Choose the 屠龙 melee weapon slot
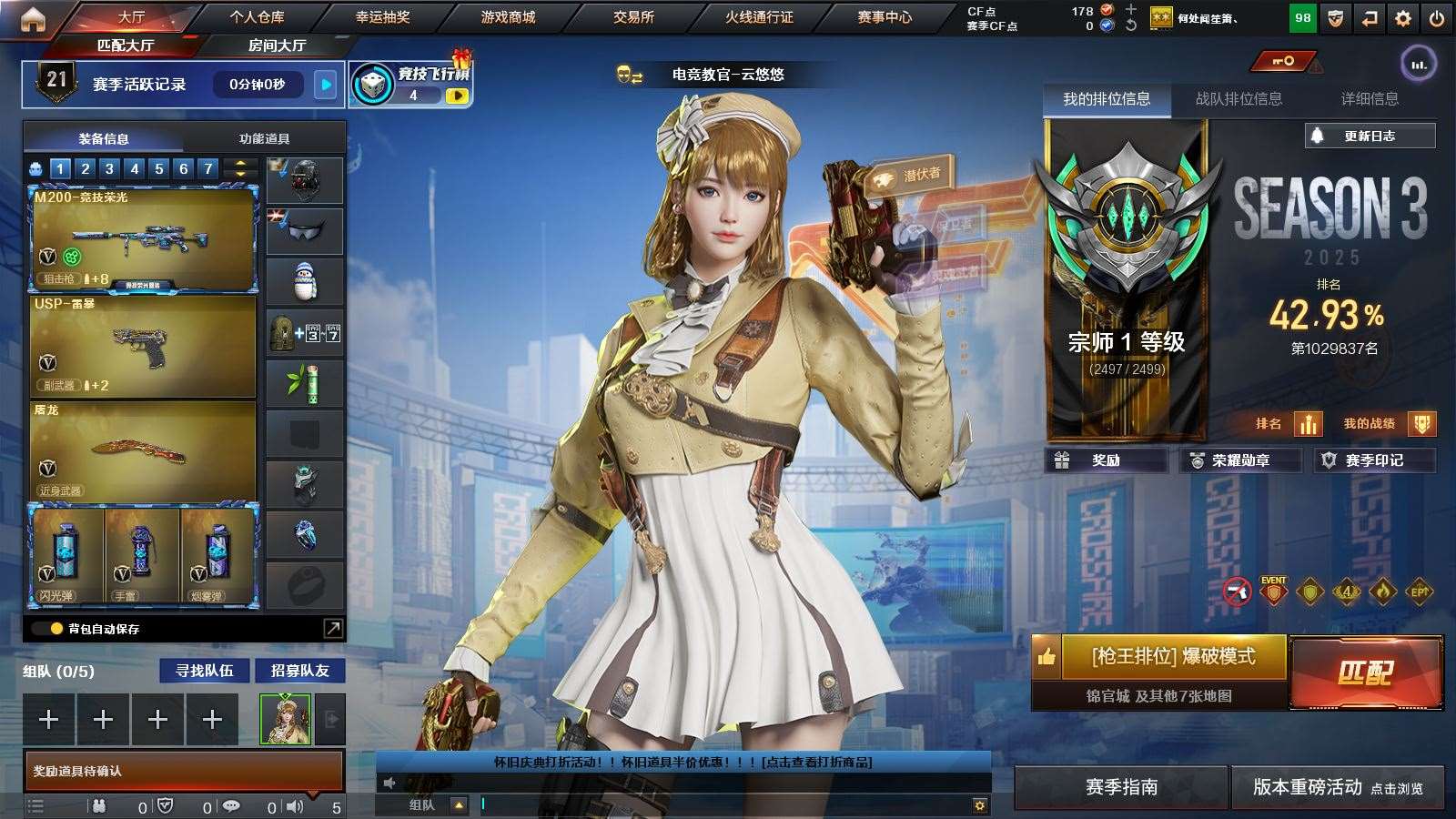Viewport: 1456px width, 819px height. tap(143, 452)
